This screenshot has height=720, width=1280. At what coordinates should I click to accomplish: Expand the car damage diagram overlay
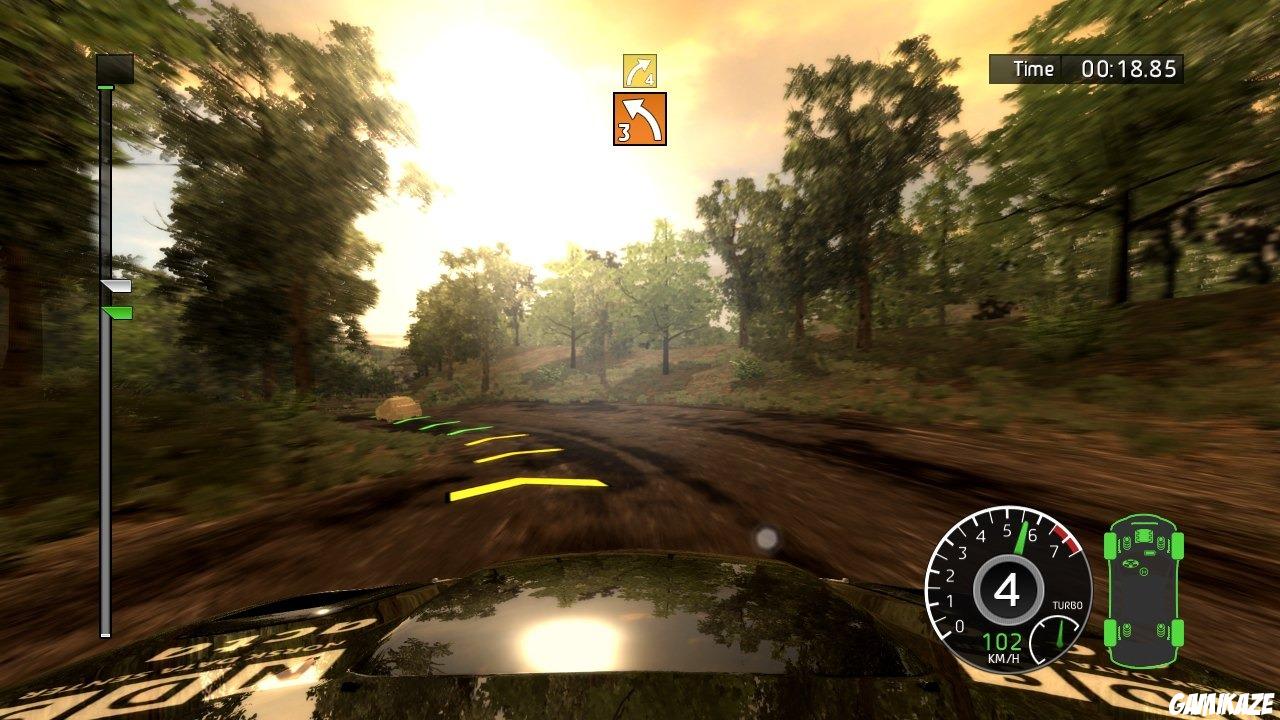1144,590
